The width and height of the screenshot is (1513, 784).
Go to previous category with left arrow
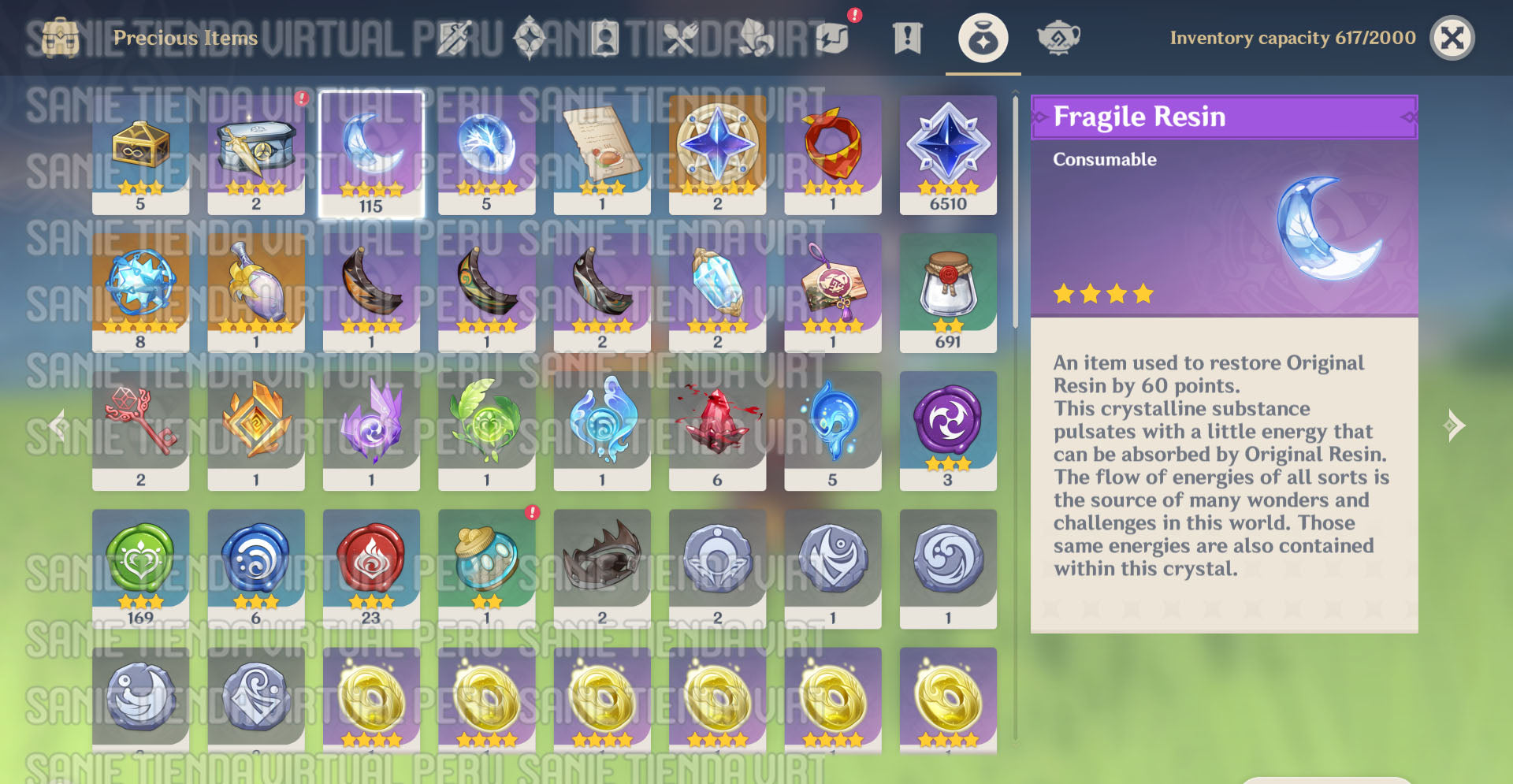57,425
